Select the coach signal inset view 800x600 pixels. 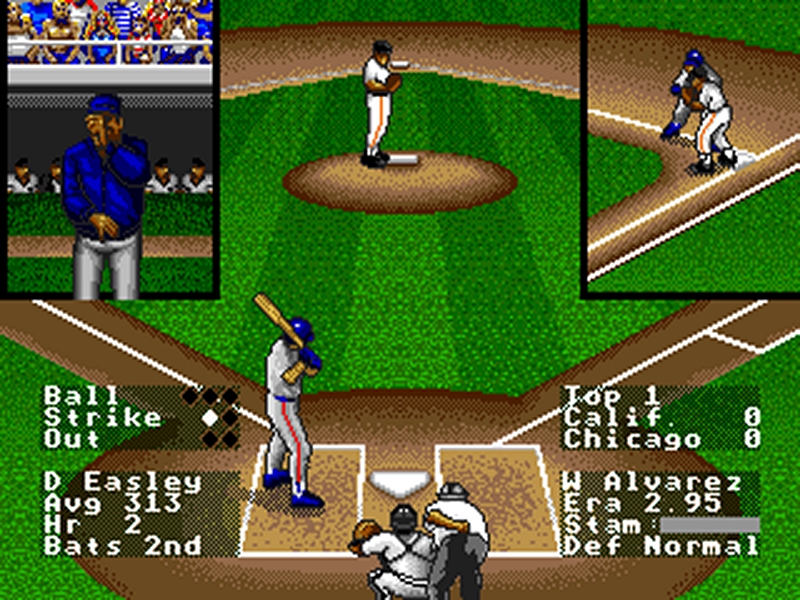point(109,150)
